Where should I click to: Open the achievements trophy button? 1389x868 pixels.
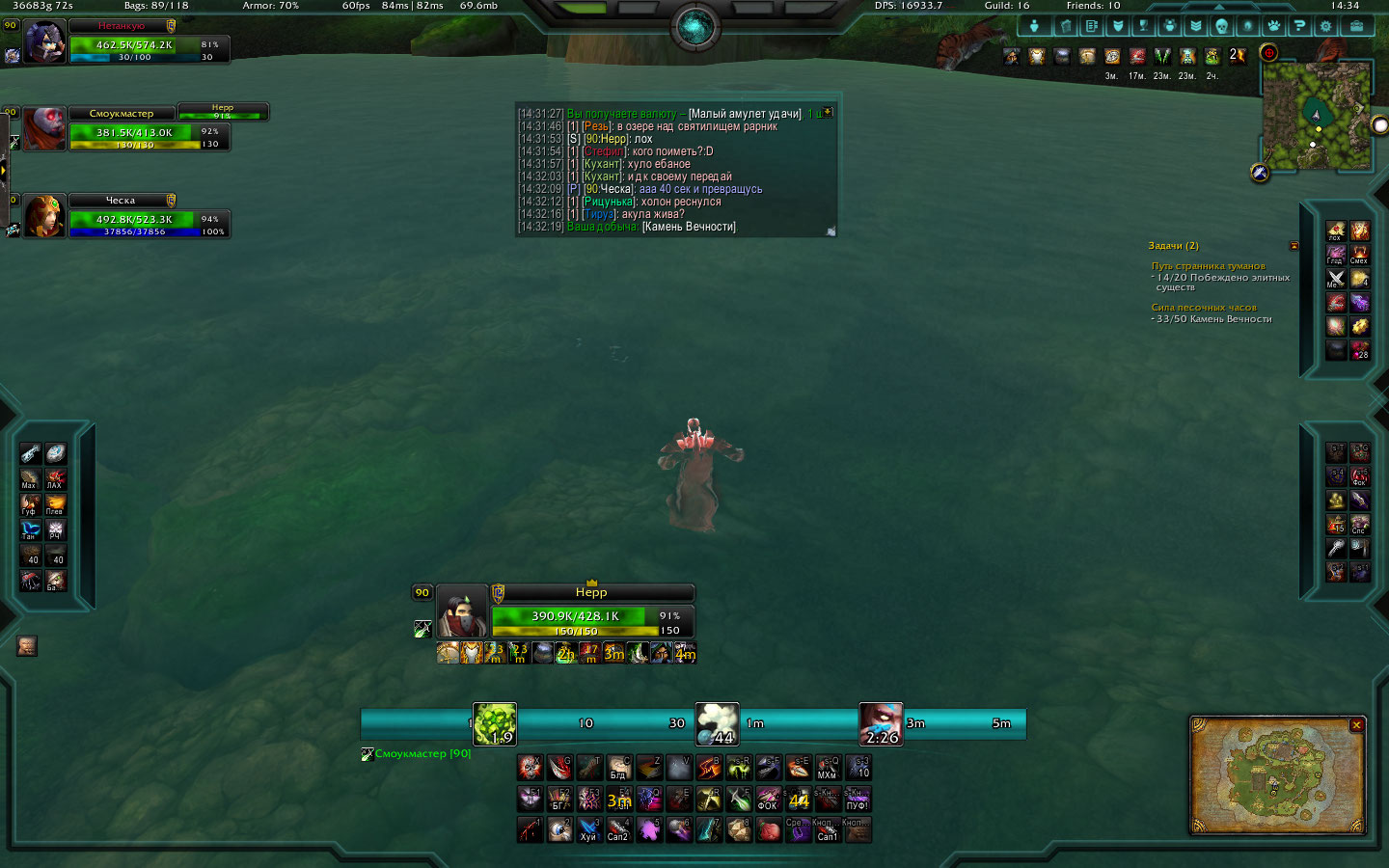[x=1144, y=26]
